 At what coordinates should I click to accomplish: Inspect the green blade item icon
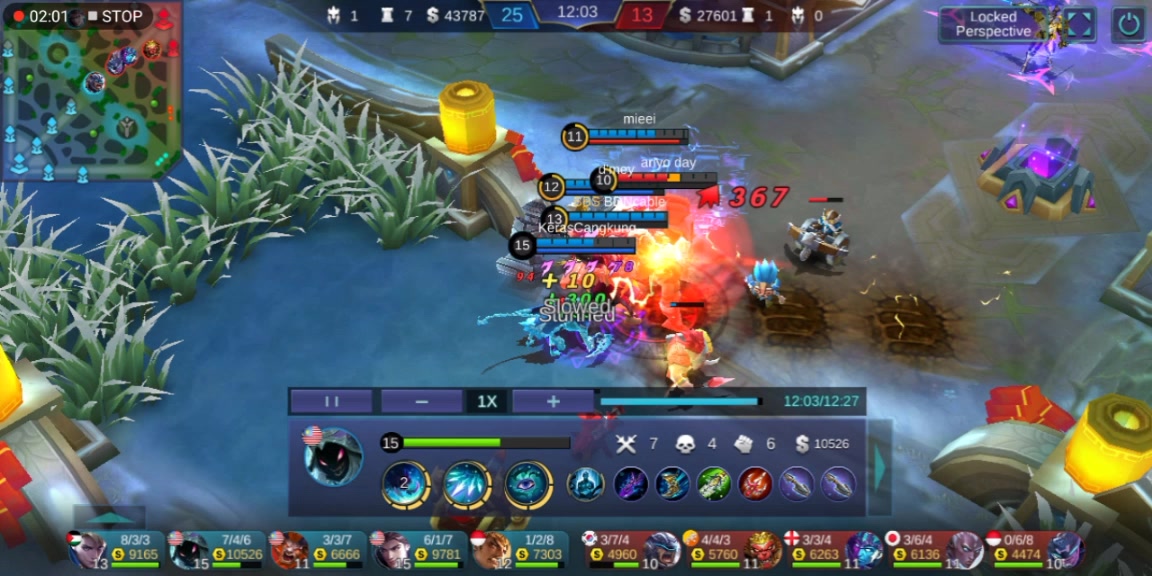point(712,484)
